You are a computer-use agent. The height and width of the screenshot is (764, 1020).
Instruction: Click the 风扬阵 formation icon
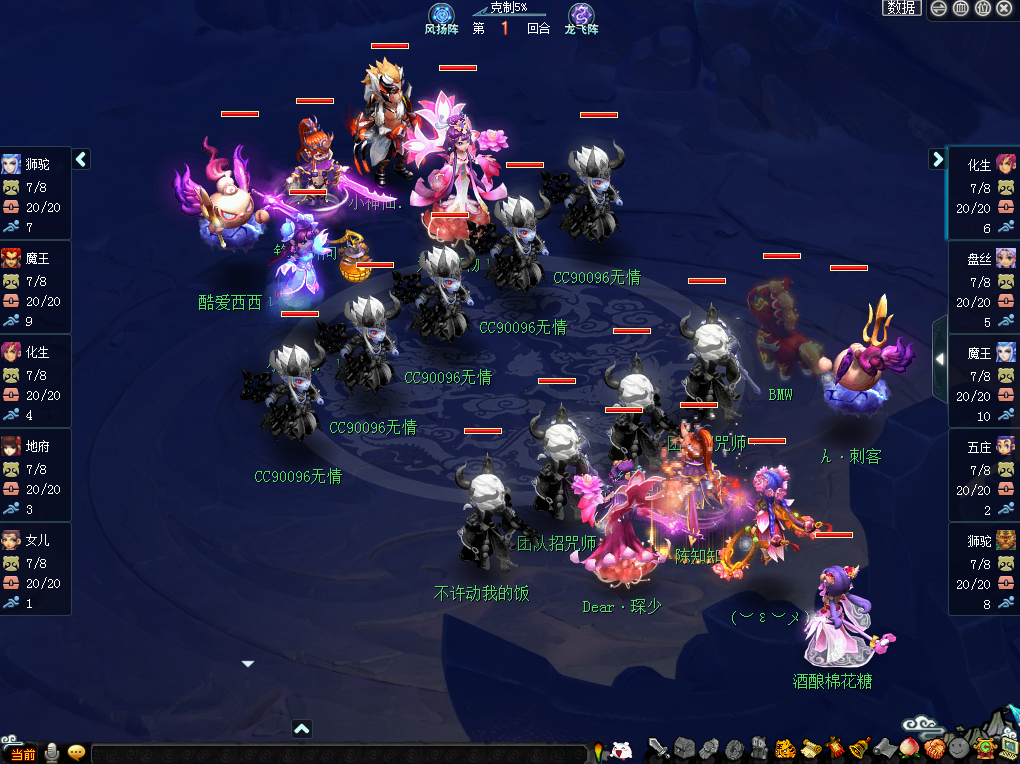click(x=441, y=15)
